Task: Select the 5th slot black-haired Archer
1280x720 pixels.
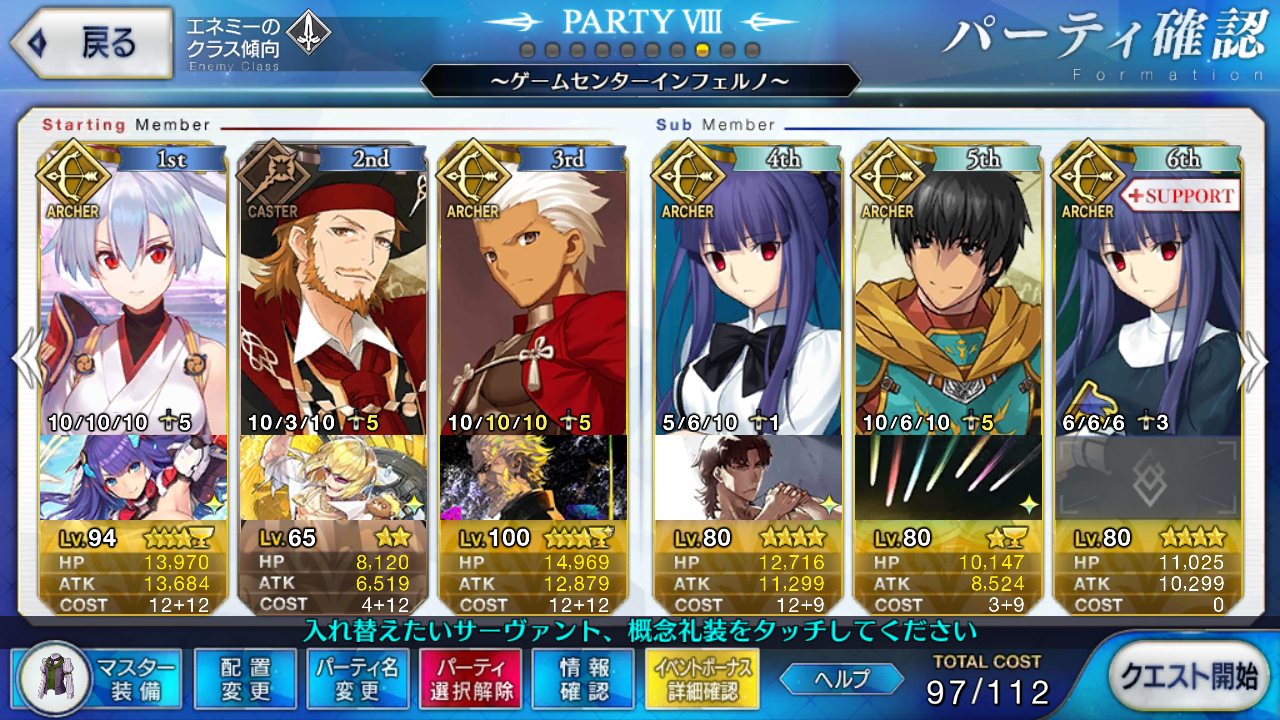Action: tap(948, 300)
